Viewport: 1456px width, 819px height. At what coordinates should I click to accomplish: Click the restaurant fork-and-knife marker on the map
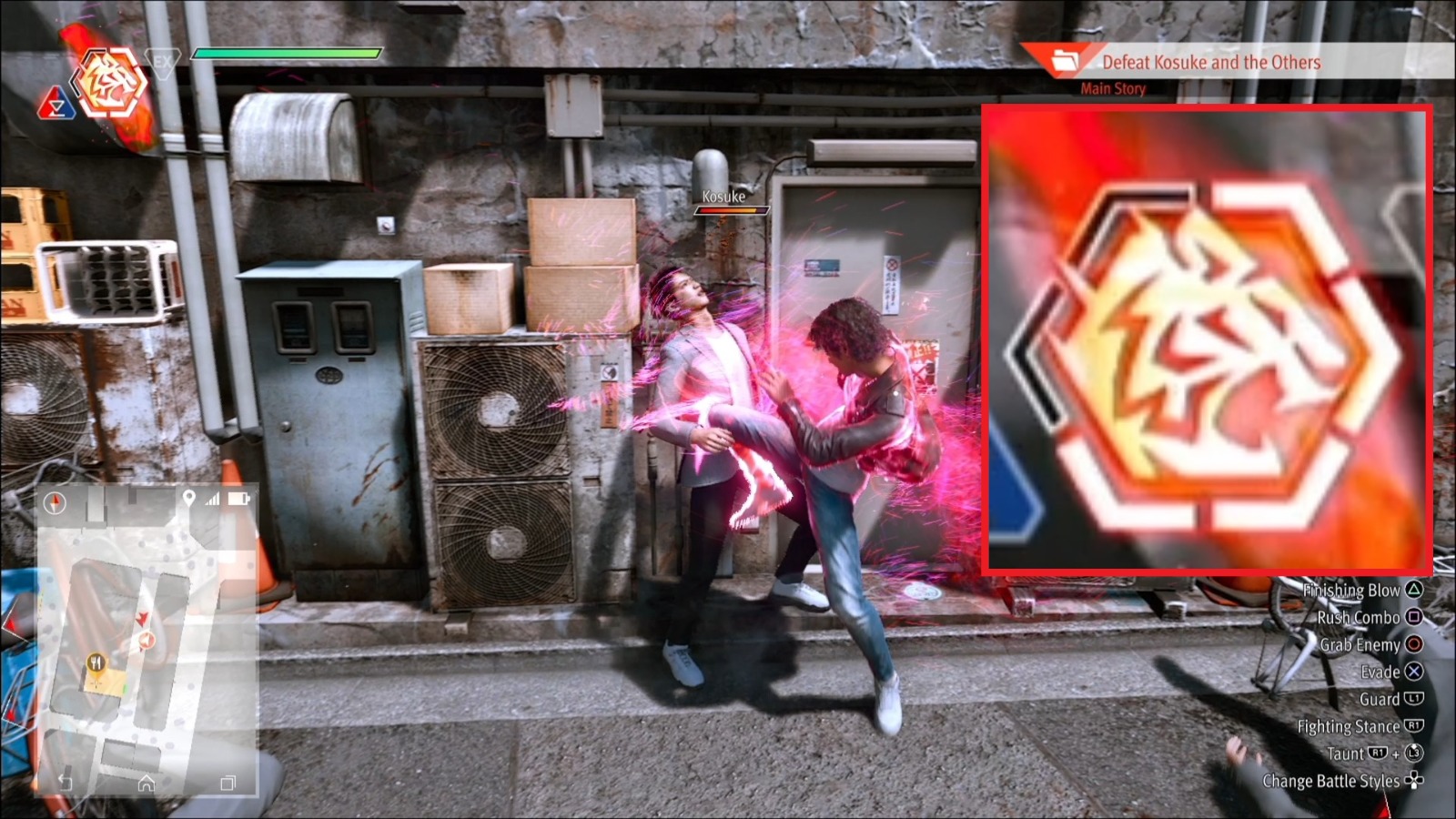click(96, 662)
